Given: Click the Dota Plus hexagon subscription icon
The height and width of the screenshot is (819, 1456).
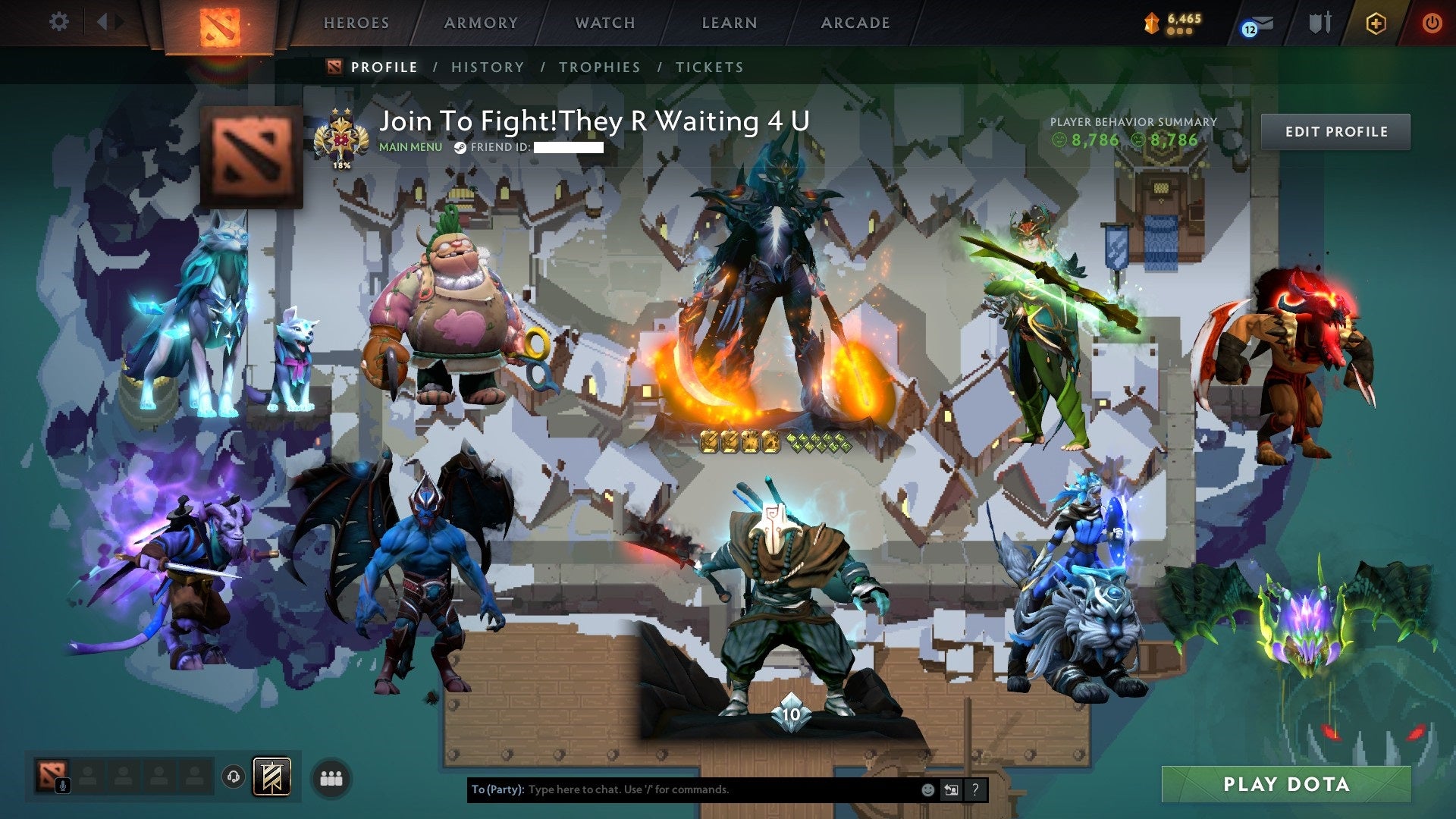Looking at the screenshot, I should [1374, 23].
